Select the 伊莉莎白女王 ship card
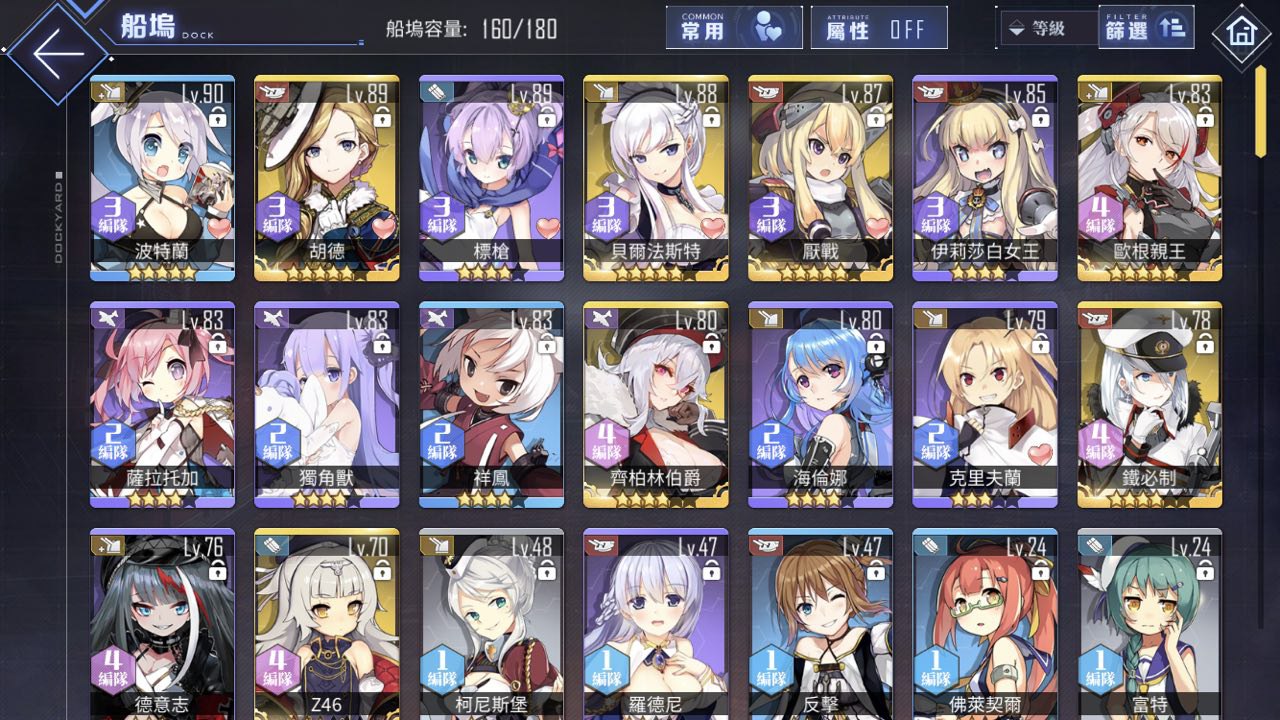 (985, 178)
